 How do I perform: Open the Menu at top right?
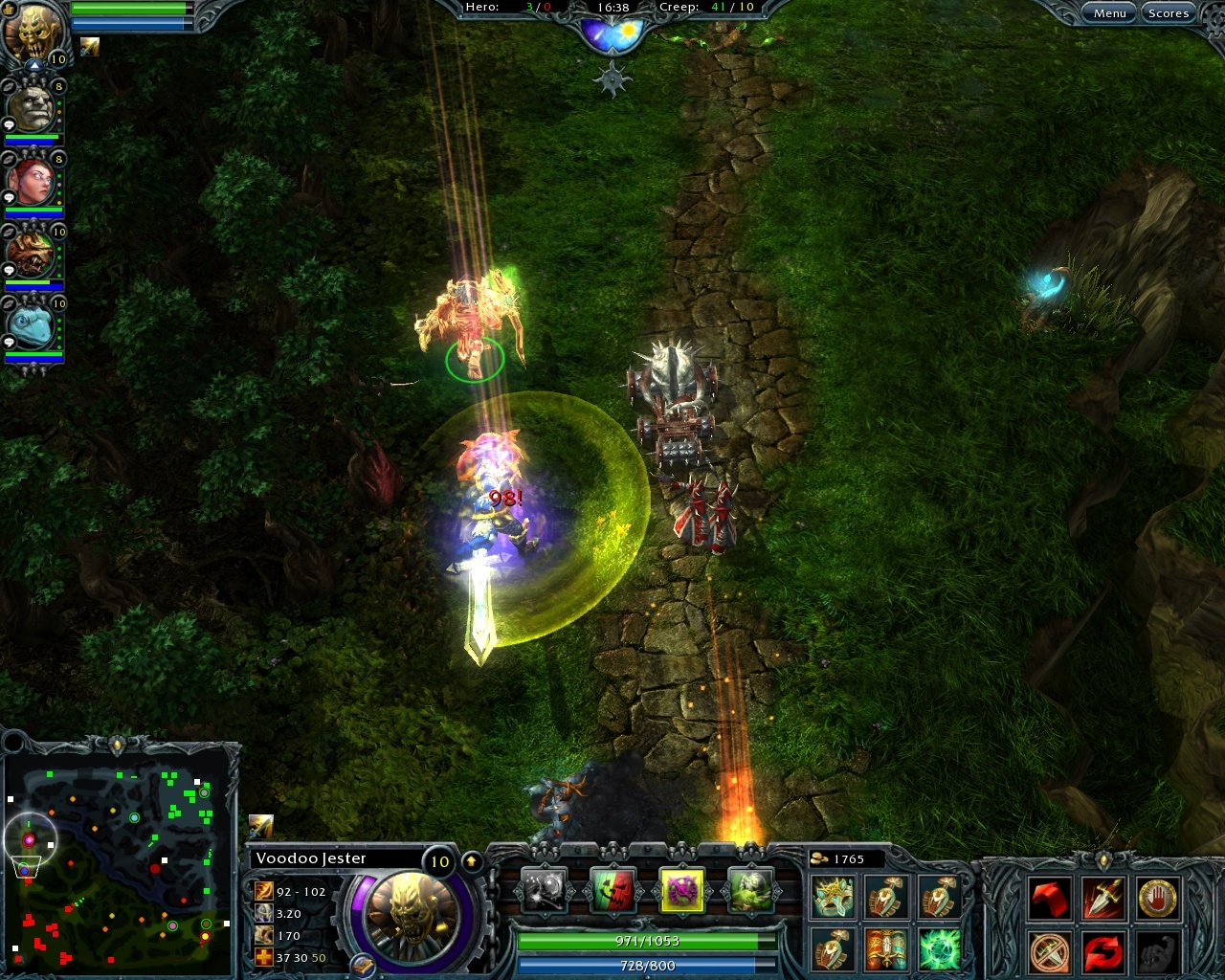click(x=1108, y=12)
